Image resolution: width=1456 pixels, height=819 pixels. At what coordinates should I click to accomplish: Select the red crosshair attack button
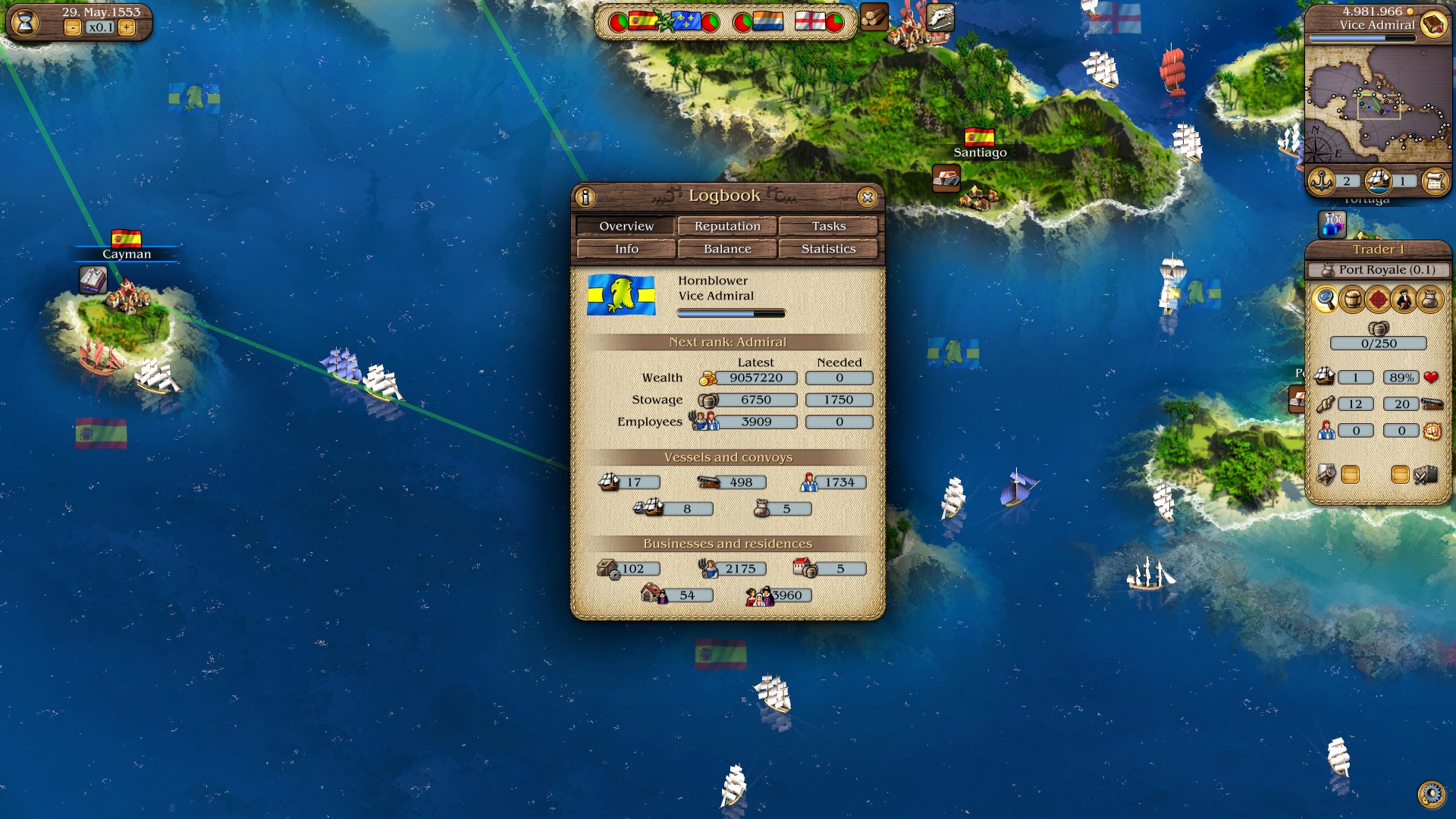1378,300
